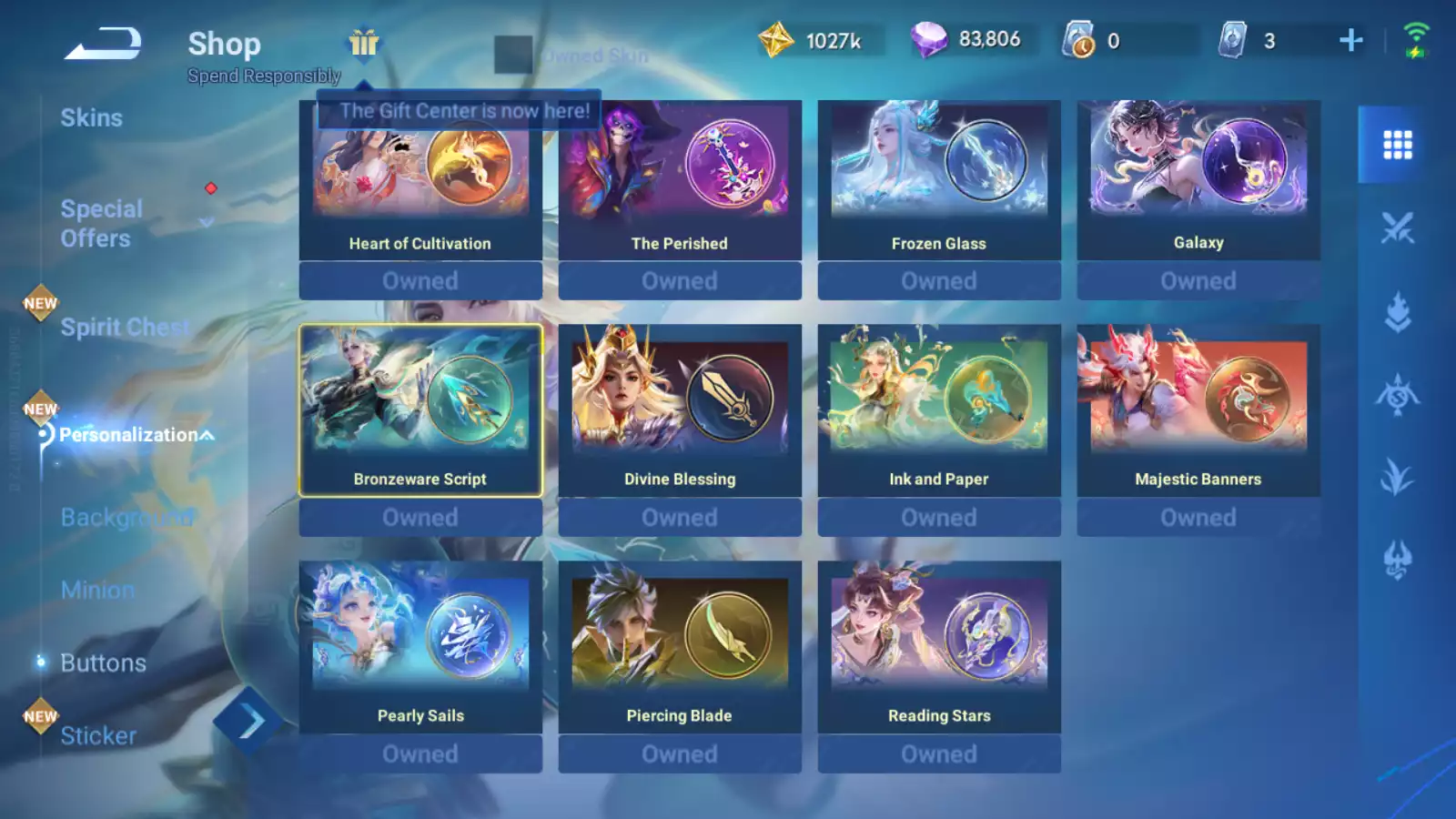Select the Buttons subcategory
Viewport: 1456px width, 819px height.
tap(103, 663)
